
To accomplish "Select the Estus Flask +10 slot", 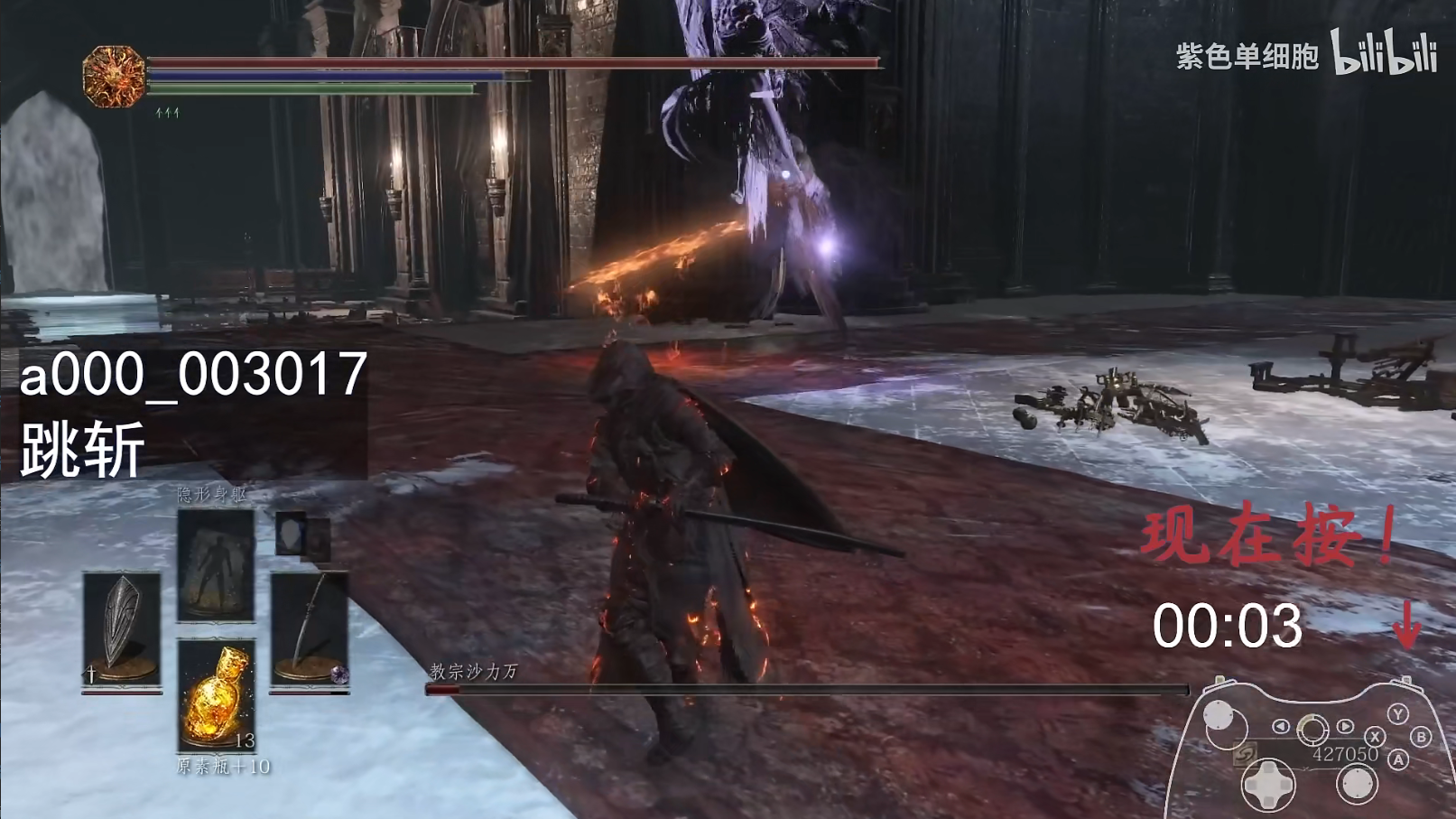I will (217, 695).
